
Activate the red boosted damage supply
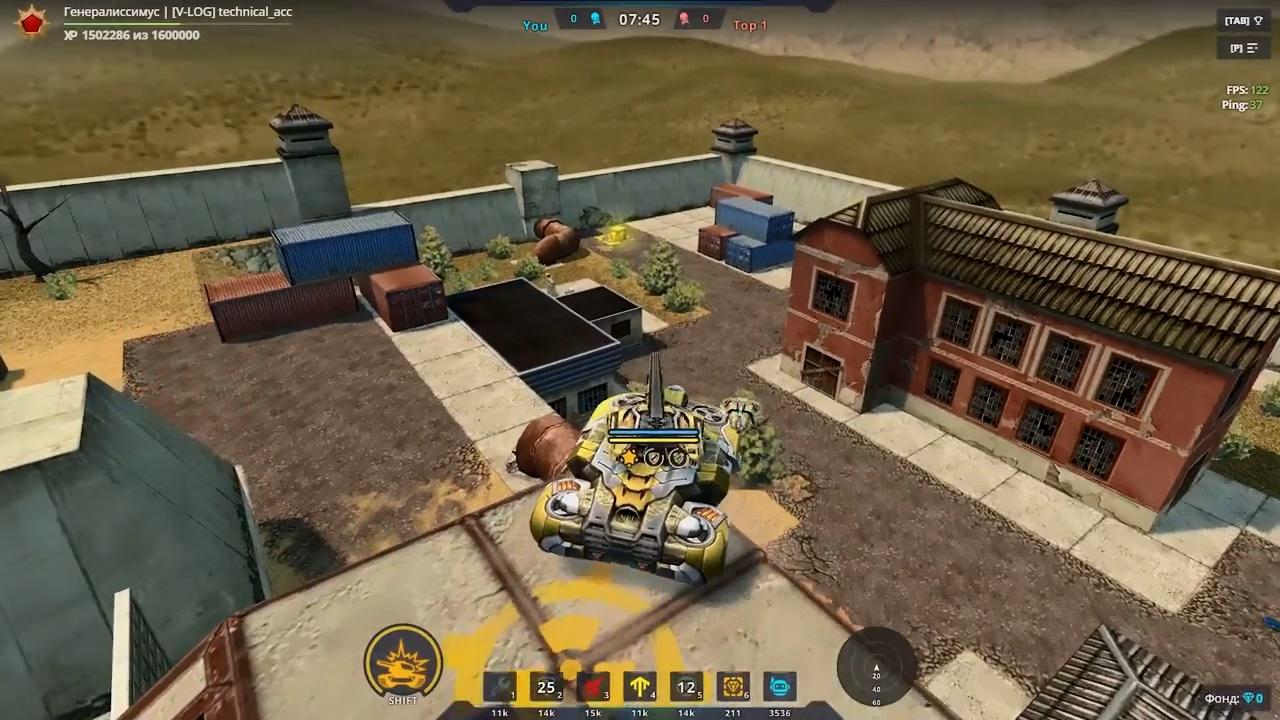tap(593, 688)
